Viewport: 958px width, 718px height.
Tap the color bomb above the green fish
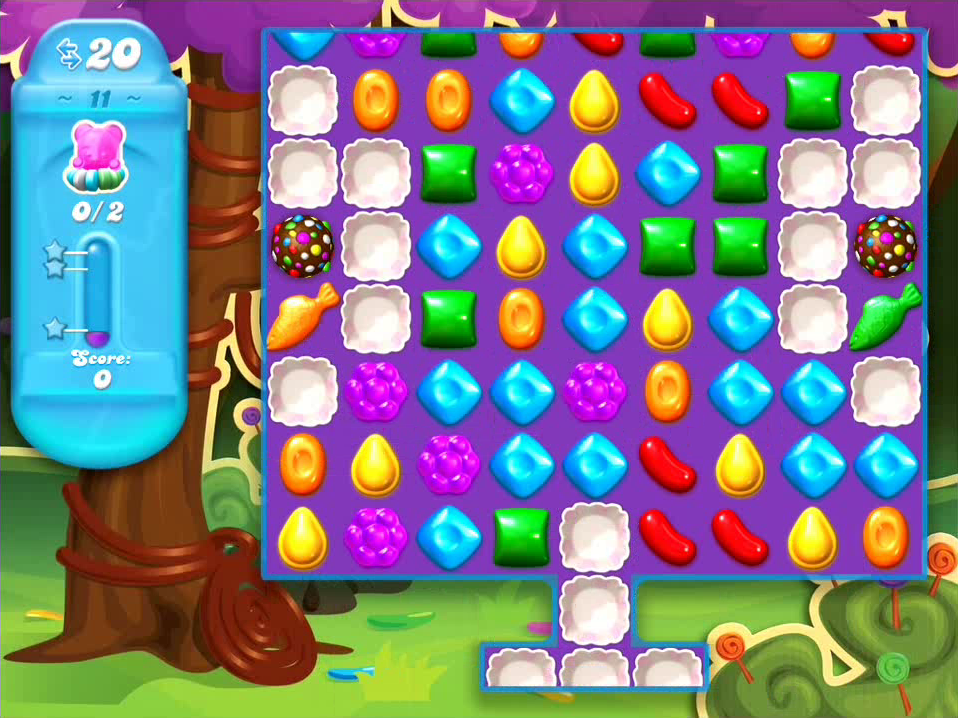(885, 244)
